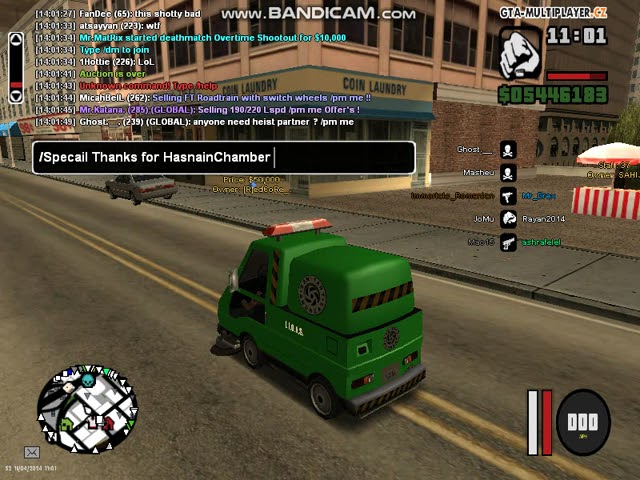Select the teal skull marker on minimap

[x=87, y=381]
